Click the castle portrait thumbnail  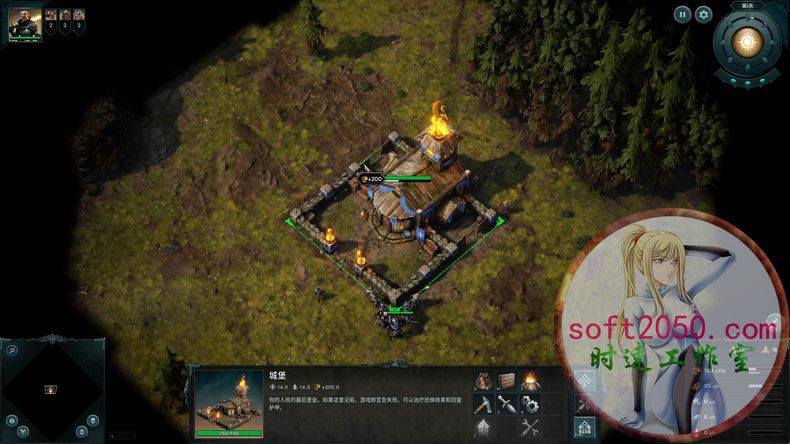click(x=229, y=403)
